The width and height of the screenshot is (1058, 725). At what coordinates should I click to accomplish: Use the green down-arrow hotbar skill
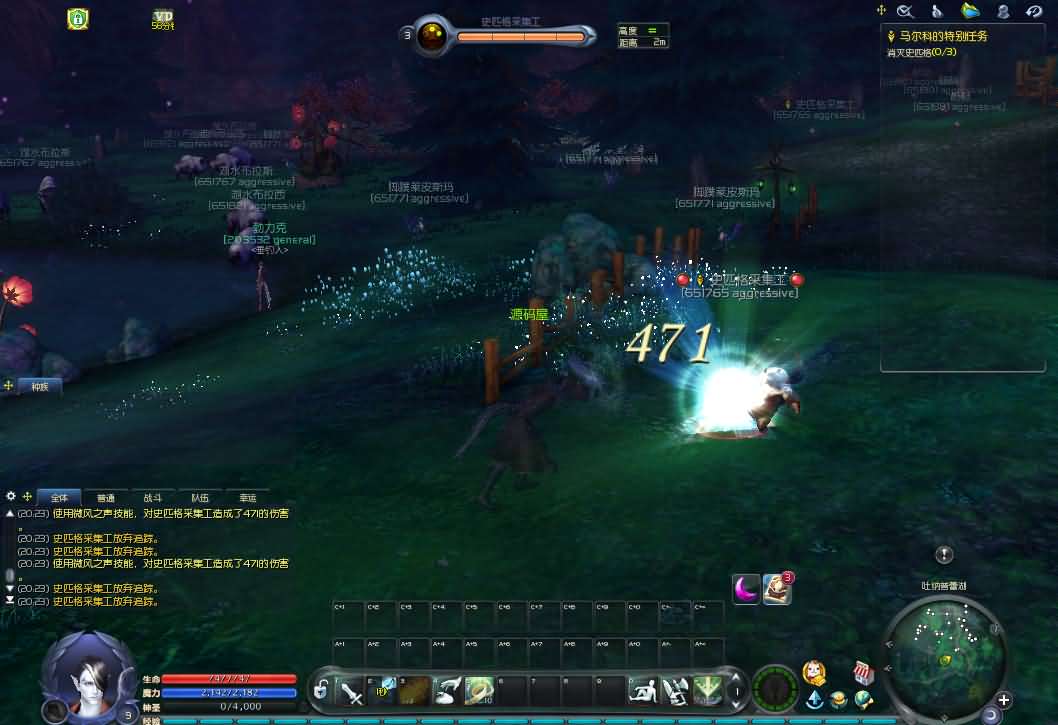[x=708, y=690]
